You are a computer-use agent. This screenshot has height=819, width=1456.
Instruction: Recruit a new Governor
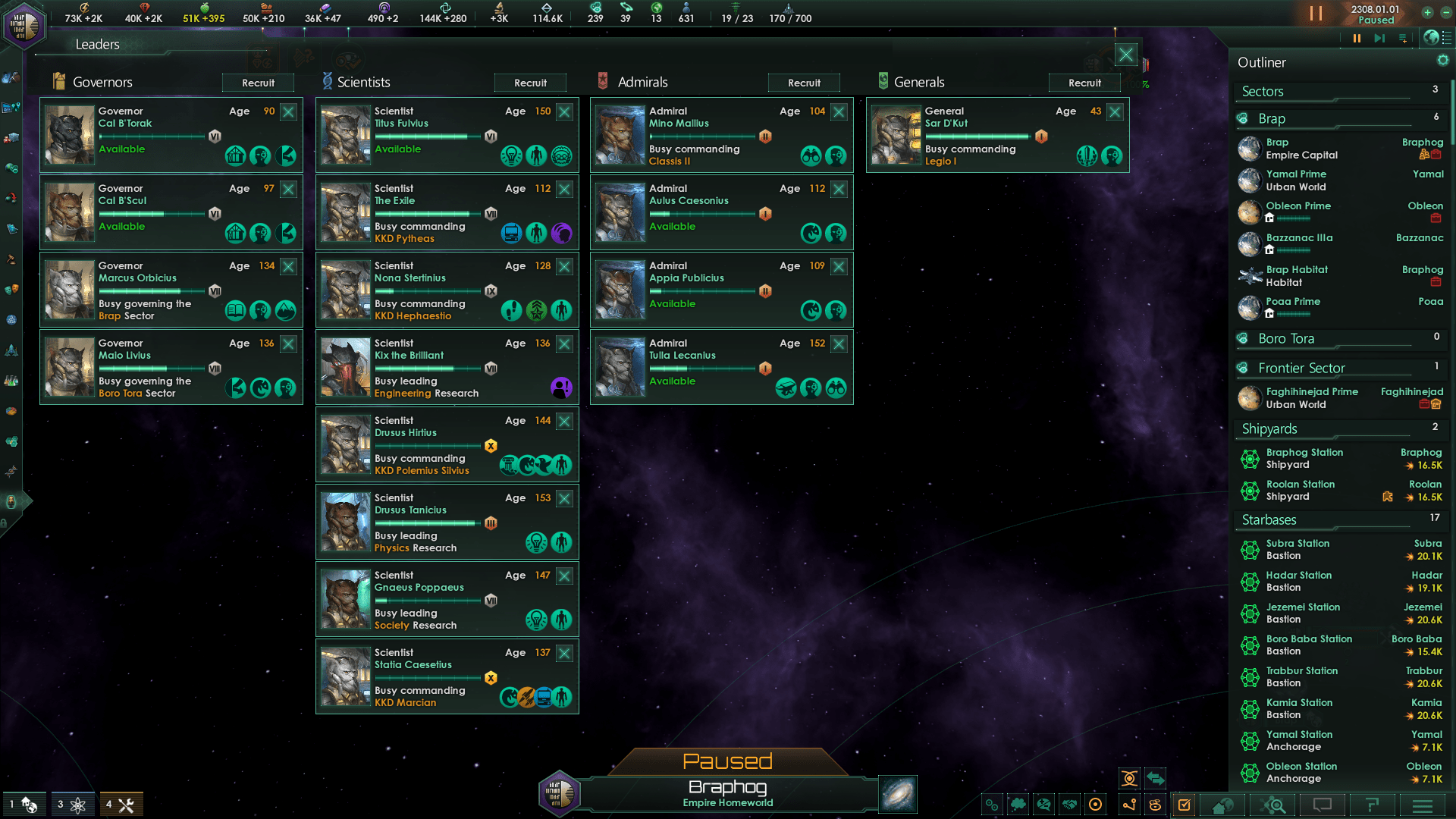tap(258, 83)
